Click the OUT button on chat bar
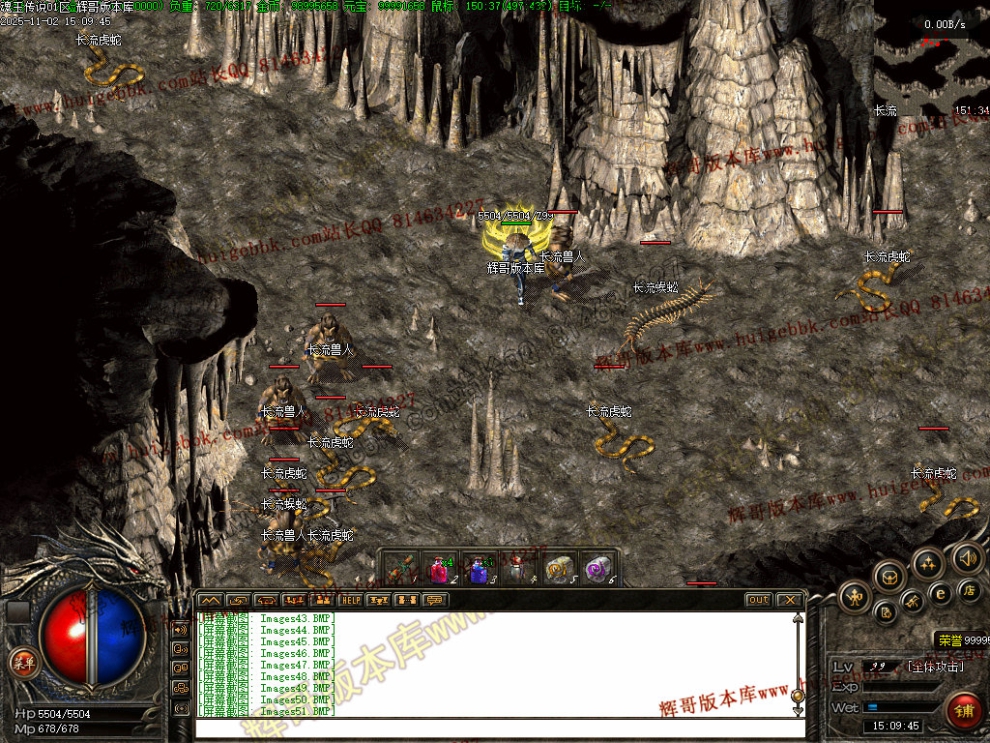The width and height of the screenshot is (990, 743). click(758, 600)
